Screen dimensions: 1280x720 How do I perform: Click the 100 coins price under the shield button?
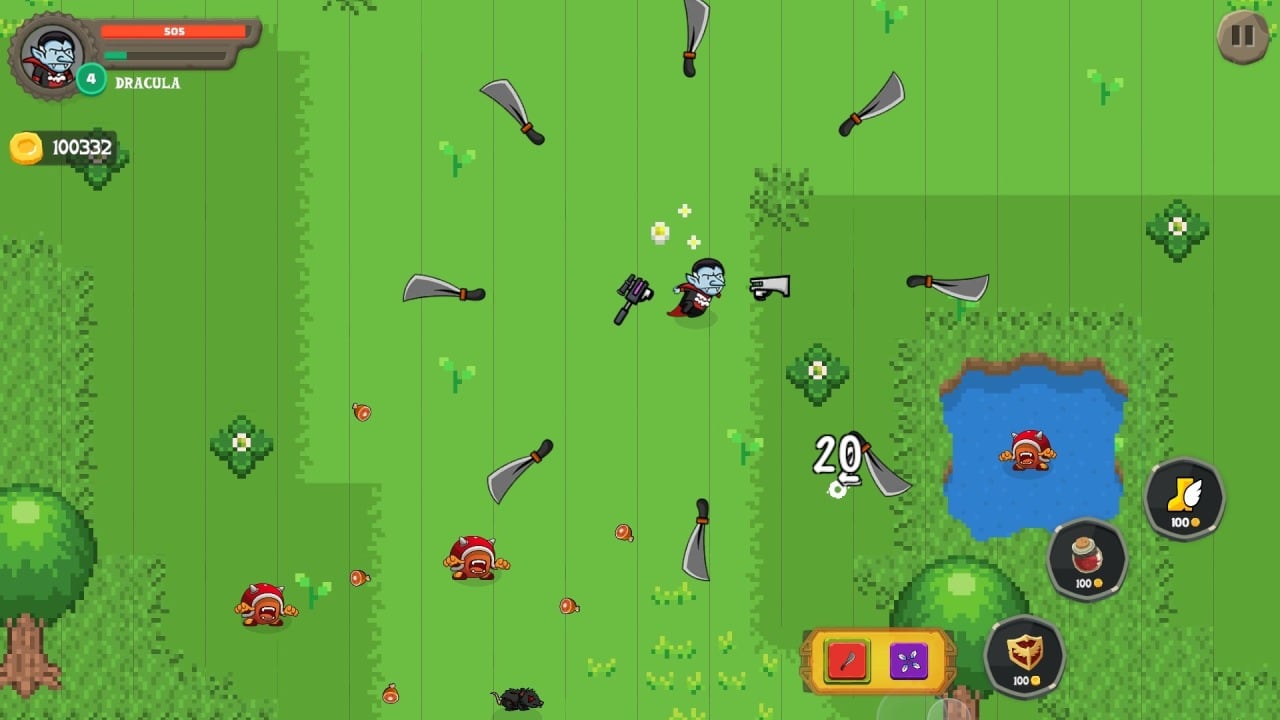tap(1022, 679)
